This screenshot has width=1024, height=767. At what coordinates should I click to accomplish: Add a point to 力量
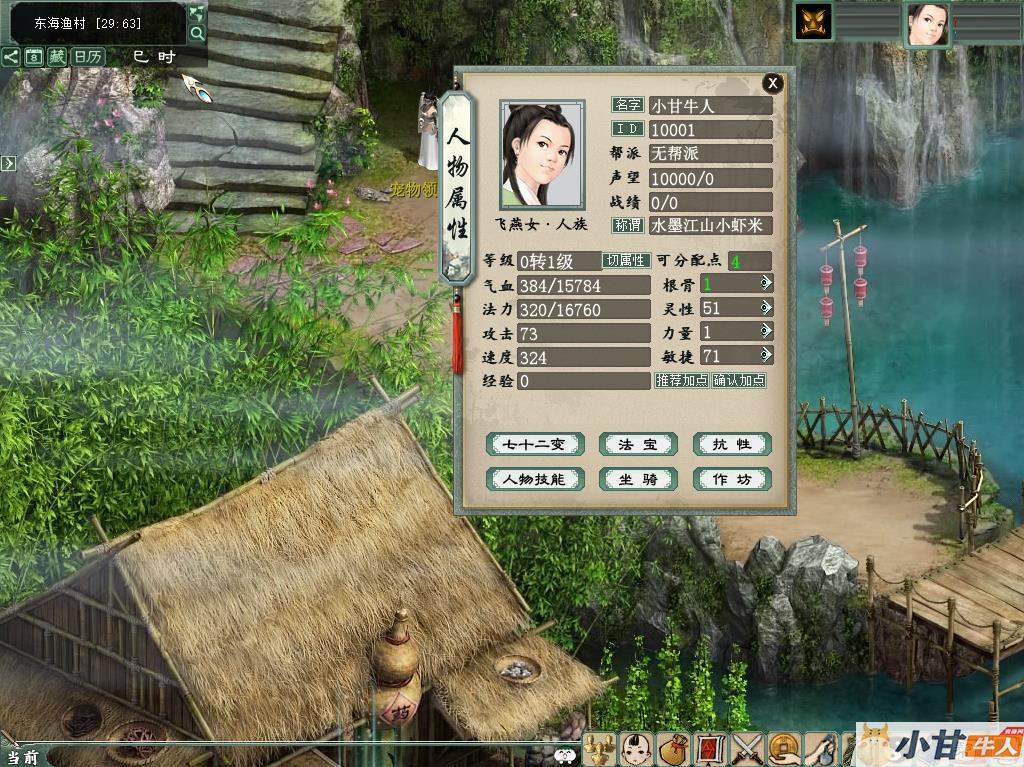[766, 332]
